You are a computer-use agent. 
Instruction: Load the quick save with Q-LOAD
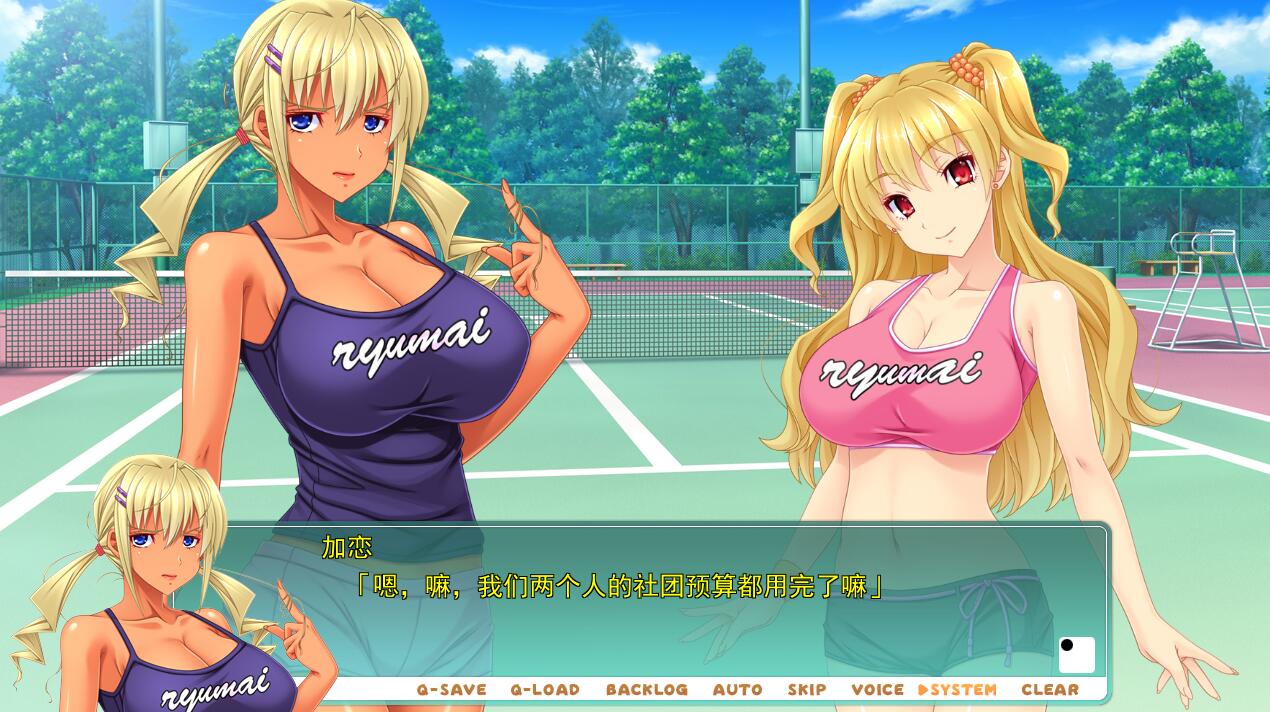point(545,689)
